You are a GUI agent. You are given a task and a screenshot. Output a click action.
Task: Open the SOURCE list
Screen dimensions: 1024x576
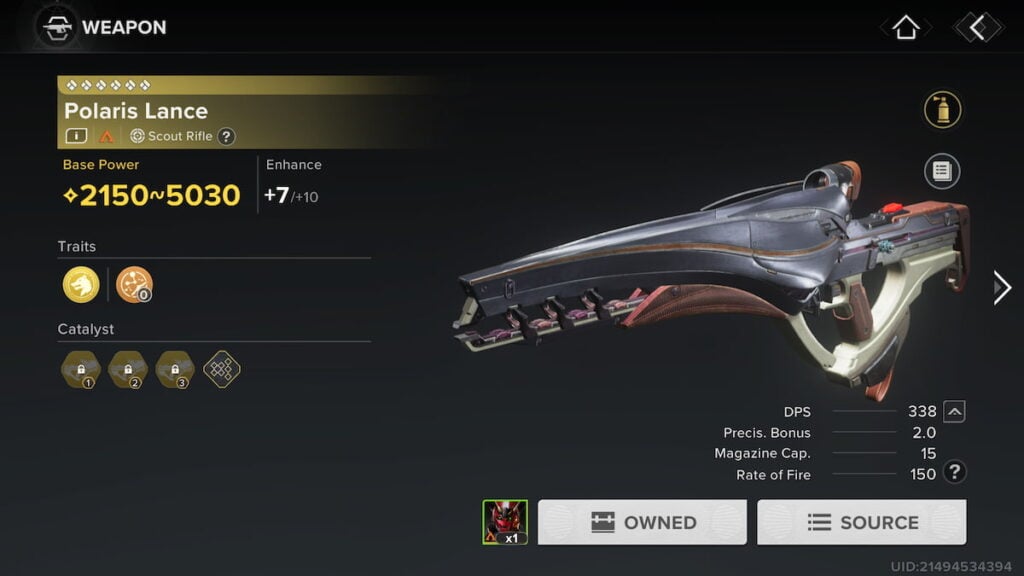[861, 522]
